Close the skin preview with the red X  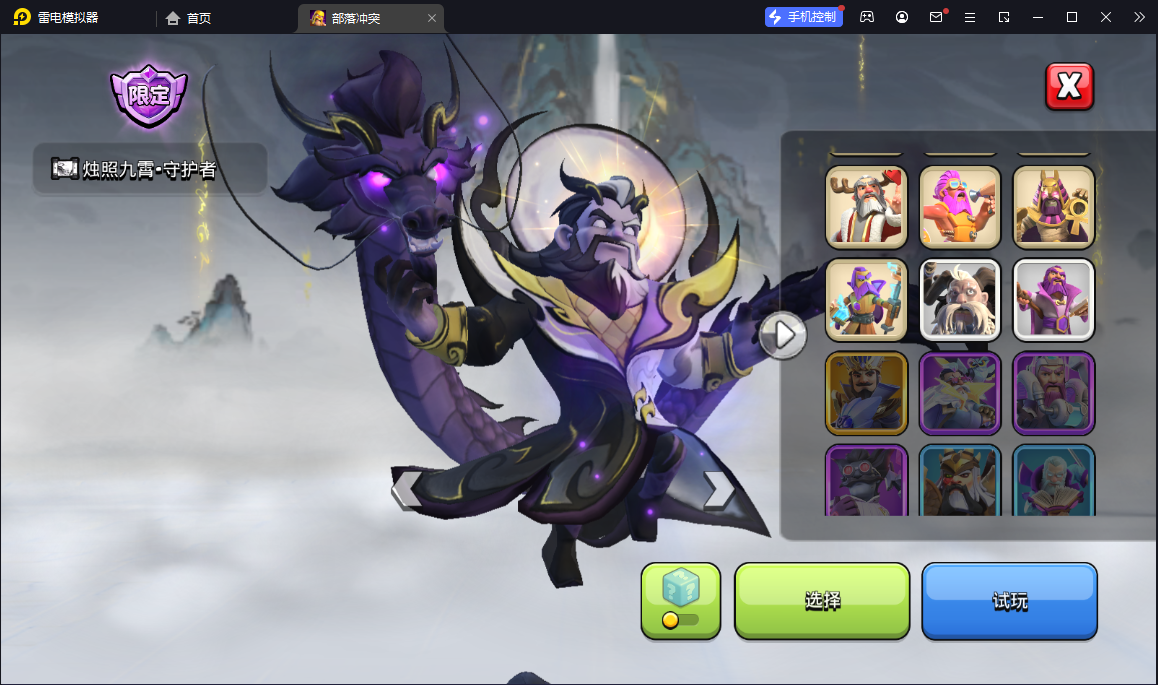pyautogui.click(x=1069, y=87)
